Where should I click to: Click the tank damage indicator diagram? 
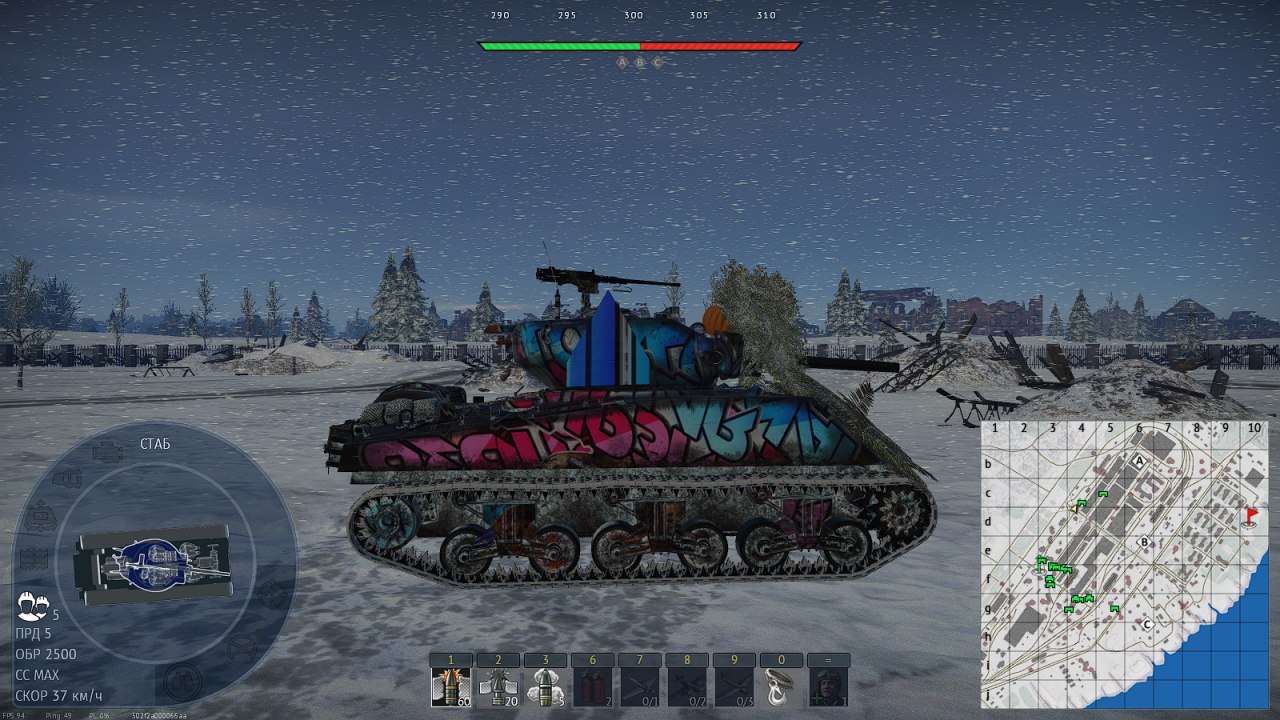click(153, 564)
